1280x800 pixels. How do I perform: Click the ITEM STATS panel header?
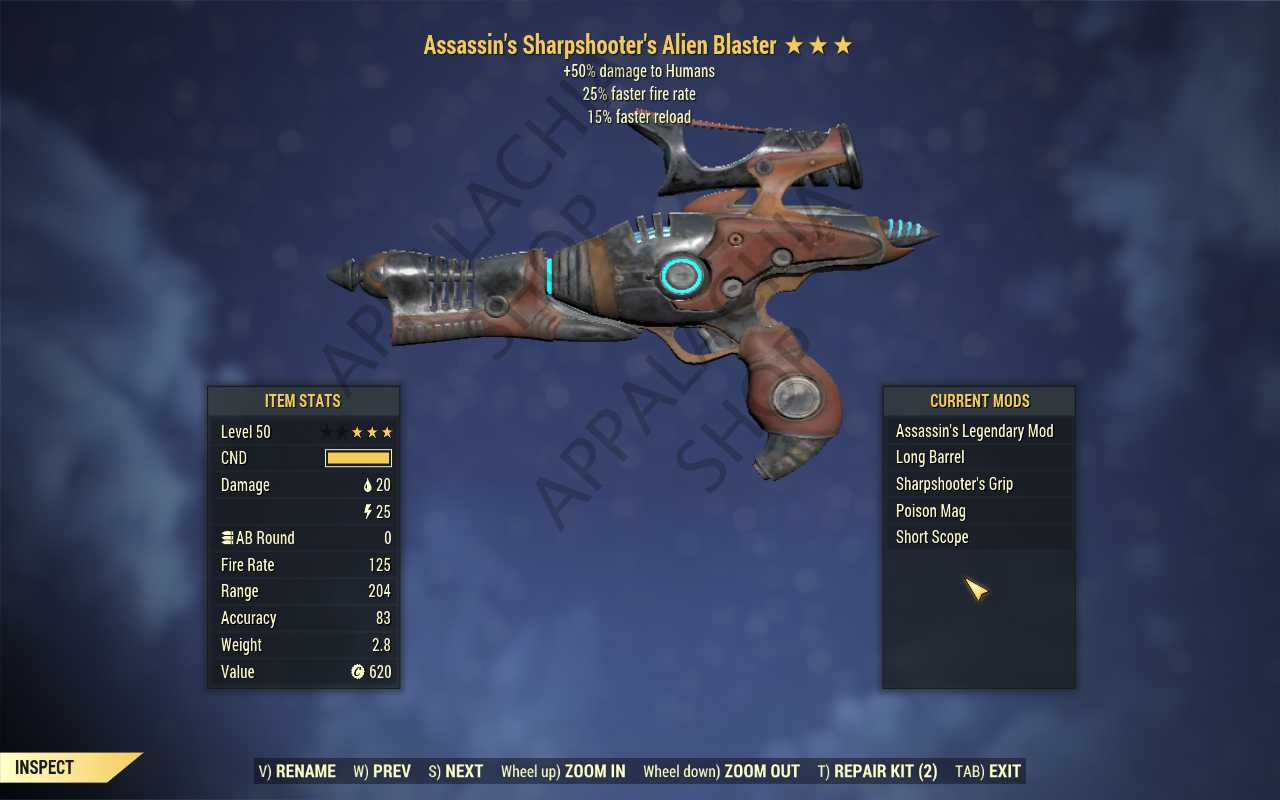(303, 401)
